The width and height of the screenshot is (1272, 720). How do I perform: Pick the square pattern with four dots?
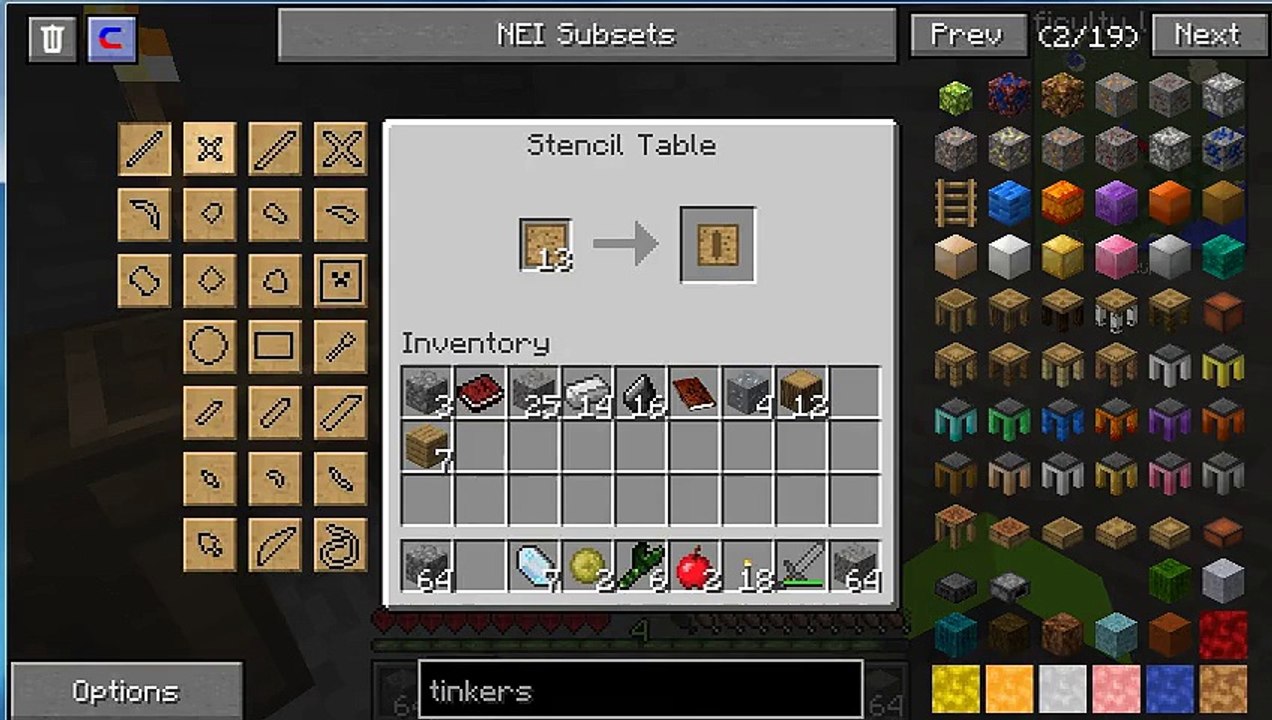[340, 280]
